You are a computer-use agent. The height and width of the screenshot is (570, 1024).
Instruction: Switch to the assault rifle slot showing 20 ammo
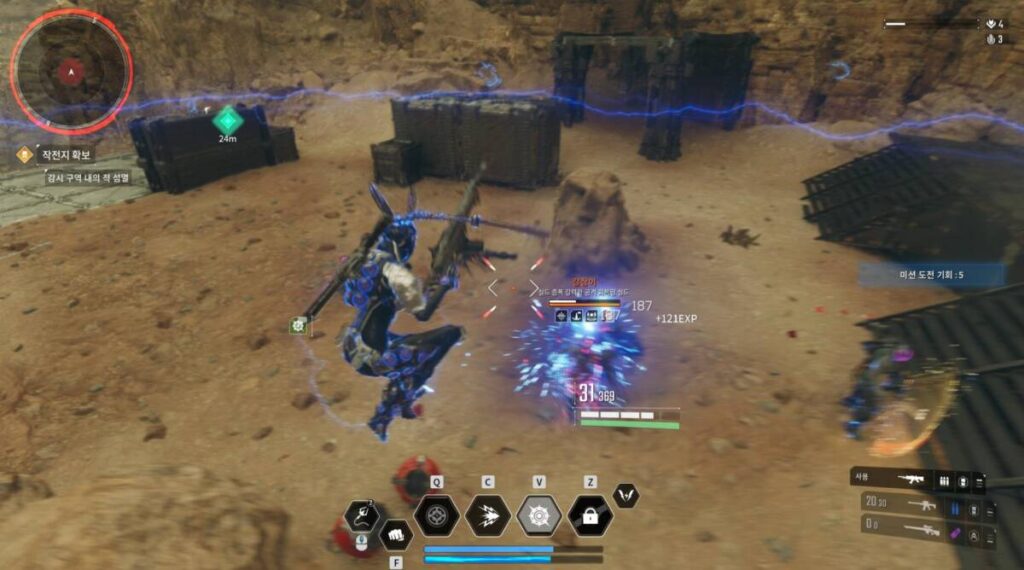click(920, 506)
